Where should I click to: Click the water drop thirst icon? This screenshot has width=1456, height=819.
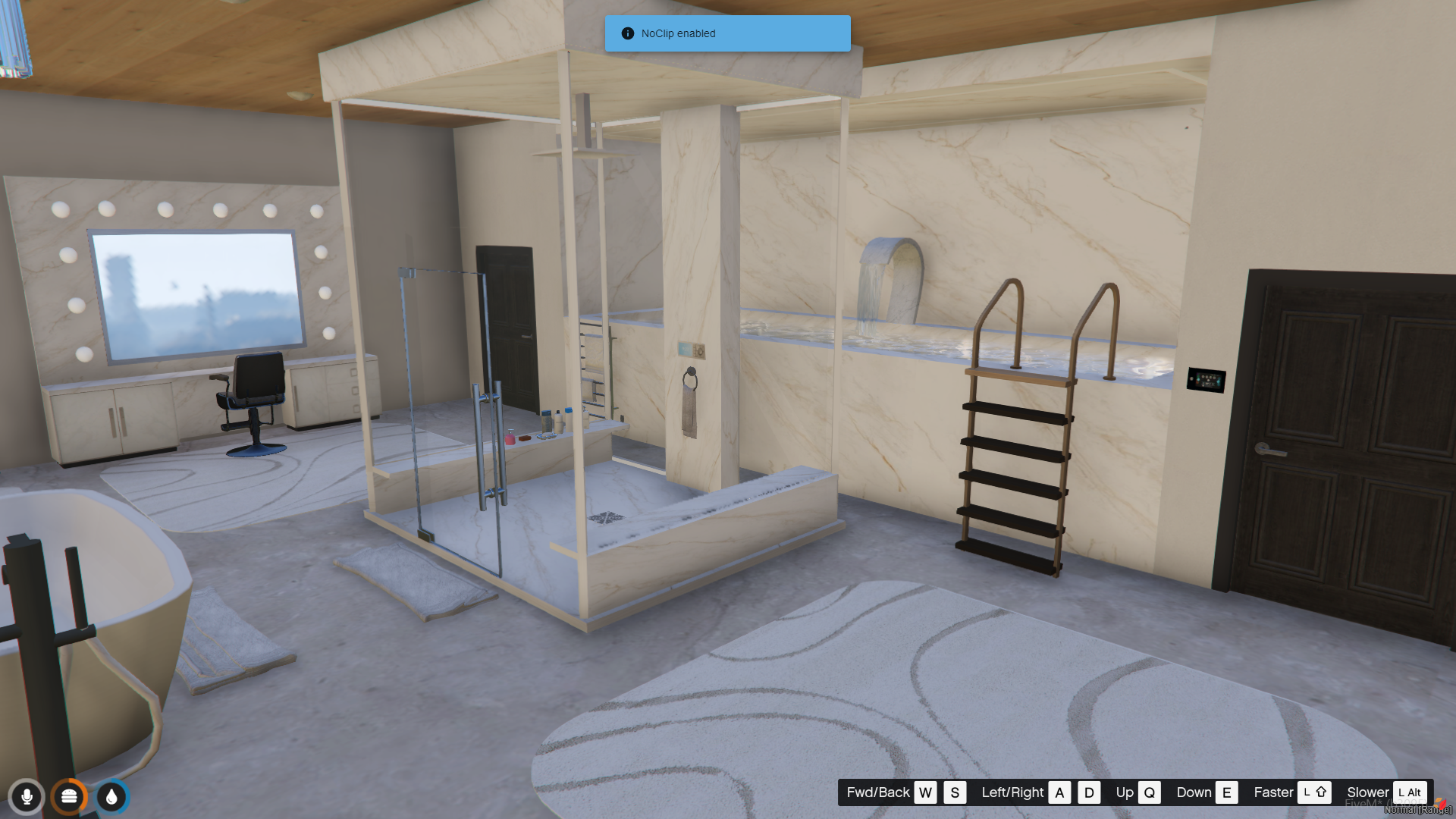pos(111,797)
